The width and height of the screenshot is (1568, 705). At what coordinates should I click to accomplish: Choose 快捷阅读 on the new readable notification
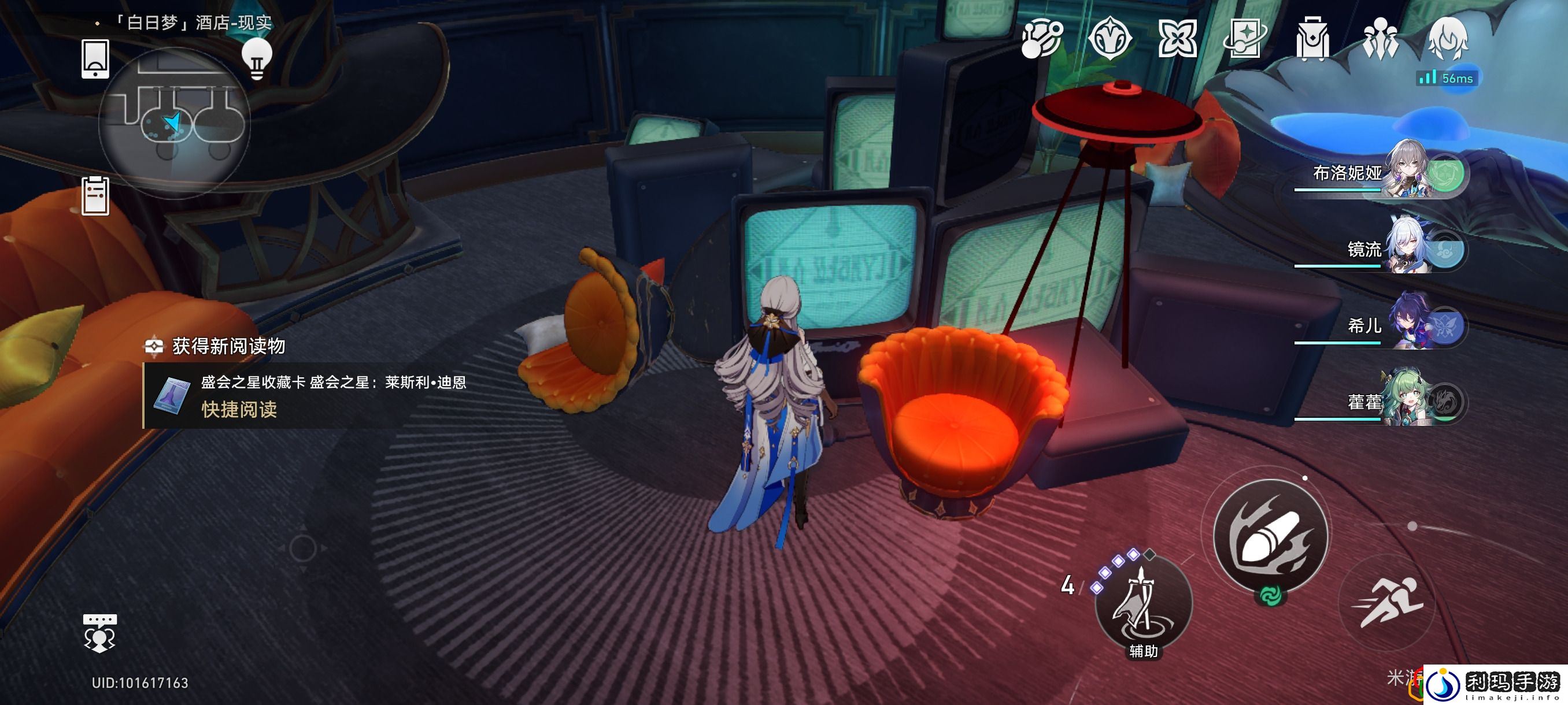tap(239, 409)
